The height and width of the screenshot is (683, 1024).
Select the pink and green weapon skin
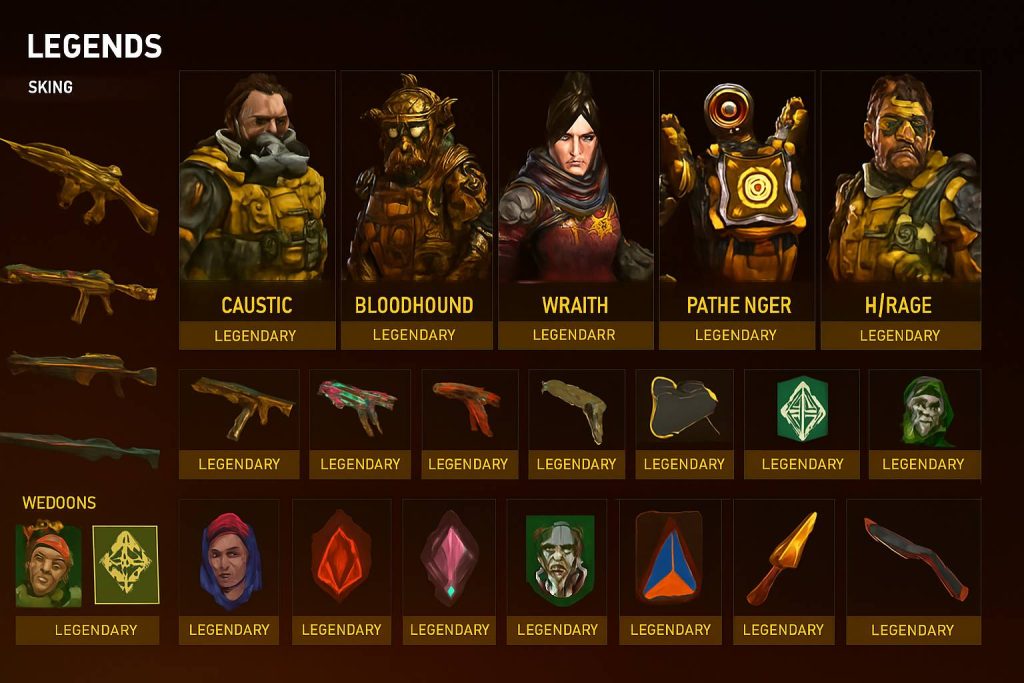(359, 410)
